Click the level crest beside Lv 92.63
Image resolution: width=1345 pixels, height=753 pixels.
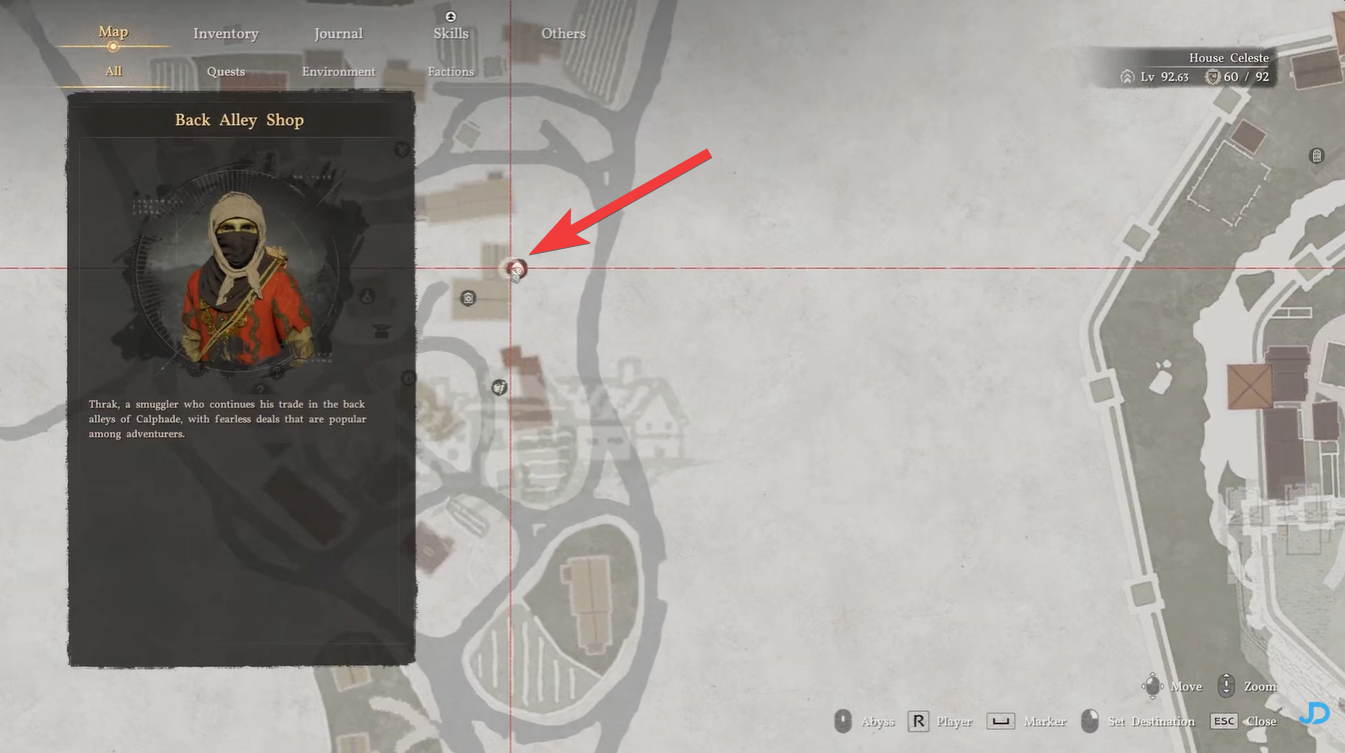[1126, 75]
